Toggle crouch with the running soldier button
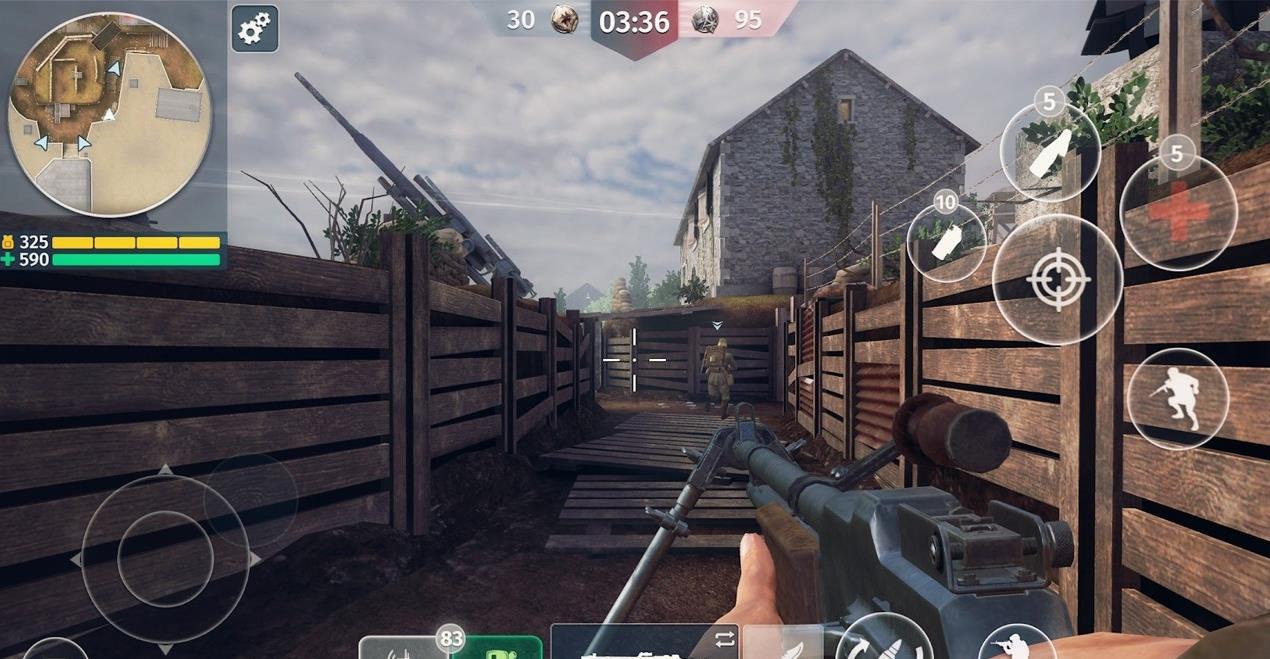The width and height of the screenshot is (1270, 659). pos(1177,397)
